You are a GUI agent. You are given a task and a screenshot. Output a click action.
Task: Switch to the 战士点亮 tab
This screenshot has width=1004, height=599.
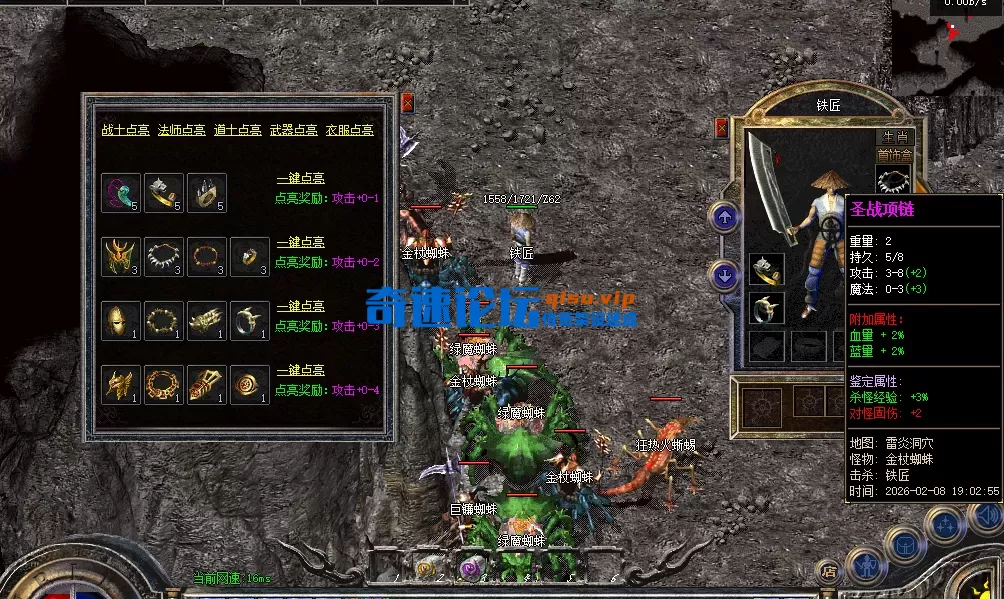click(x=125, y=130)
